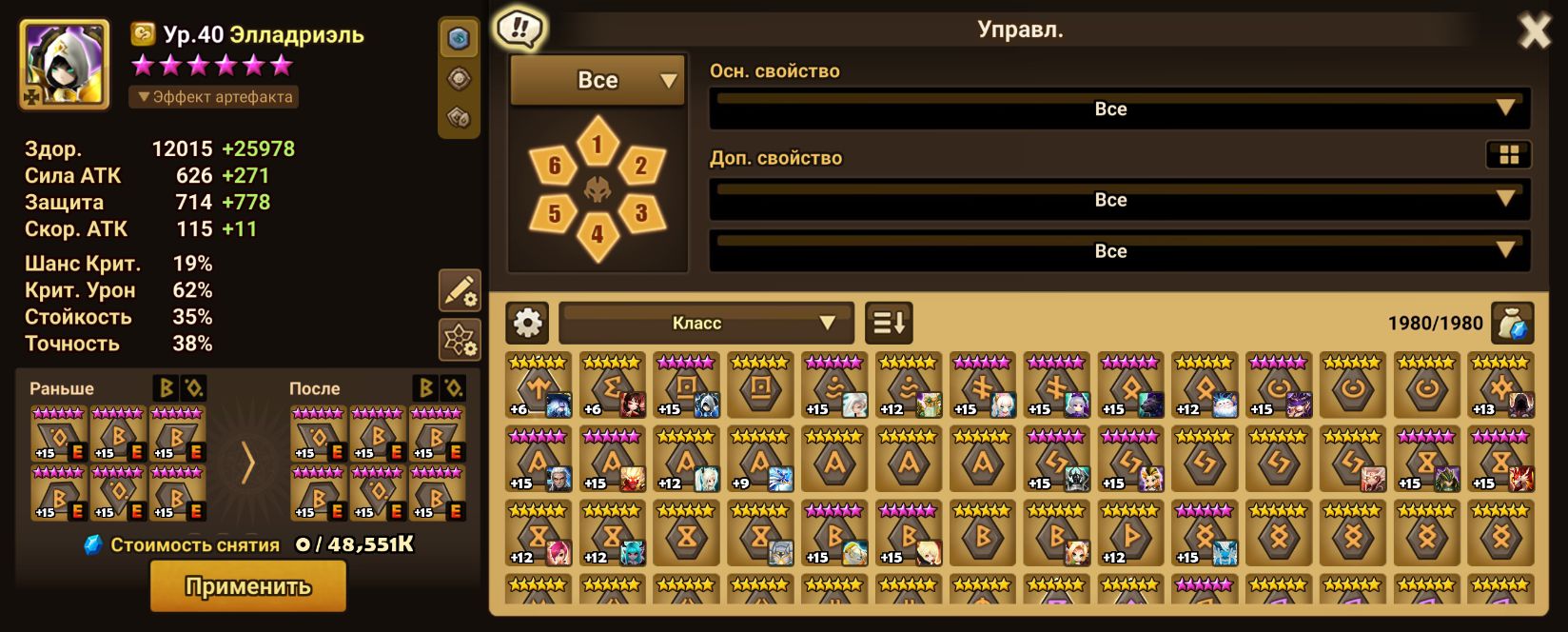
Task: Toggle the sort order button
Action: click(x=889, y=324)
